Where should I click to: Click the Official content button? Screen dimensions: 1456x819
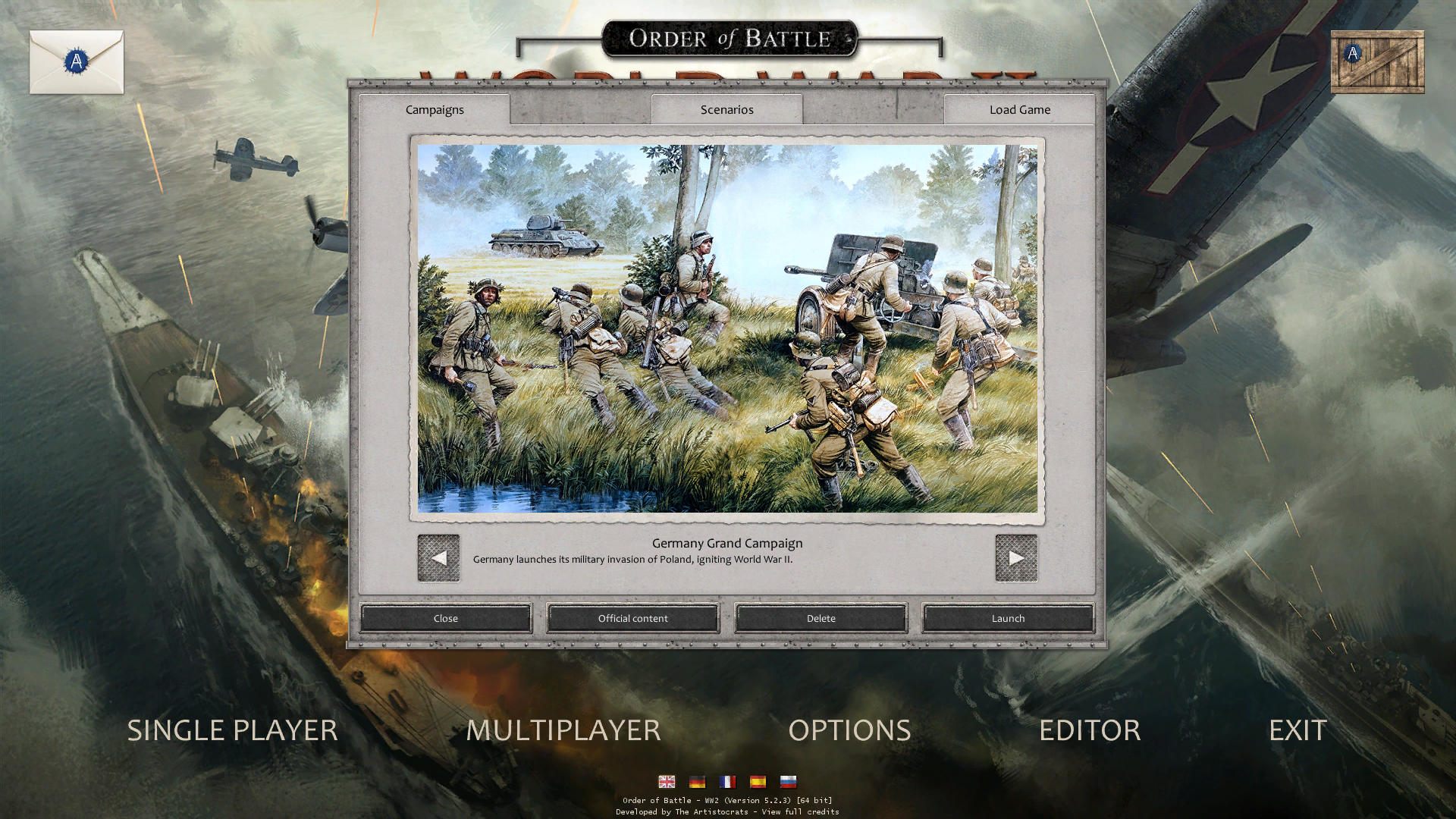pyautogui.click(x=633, y=618)
